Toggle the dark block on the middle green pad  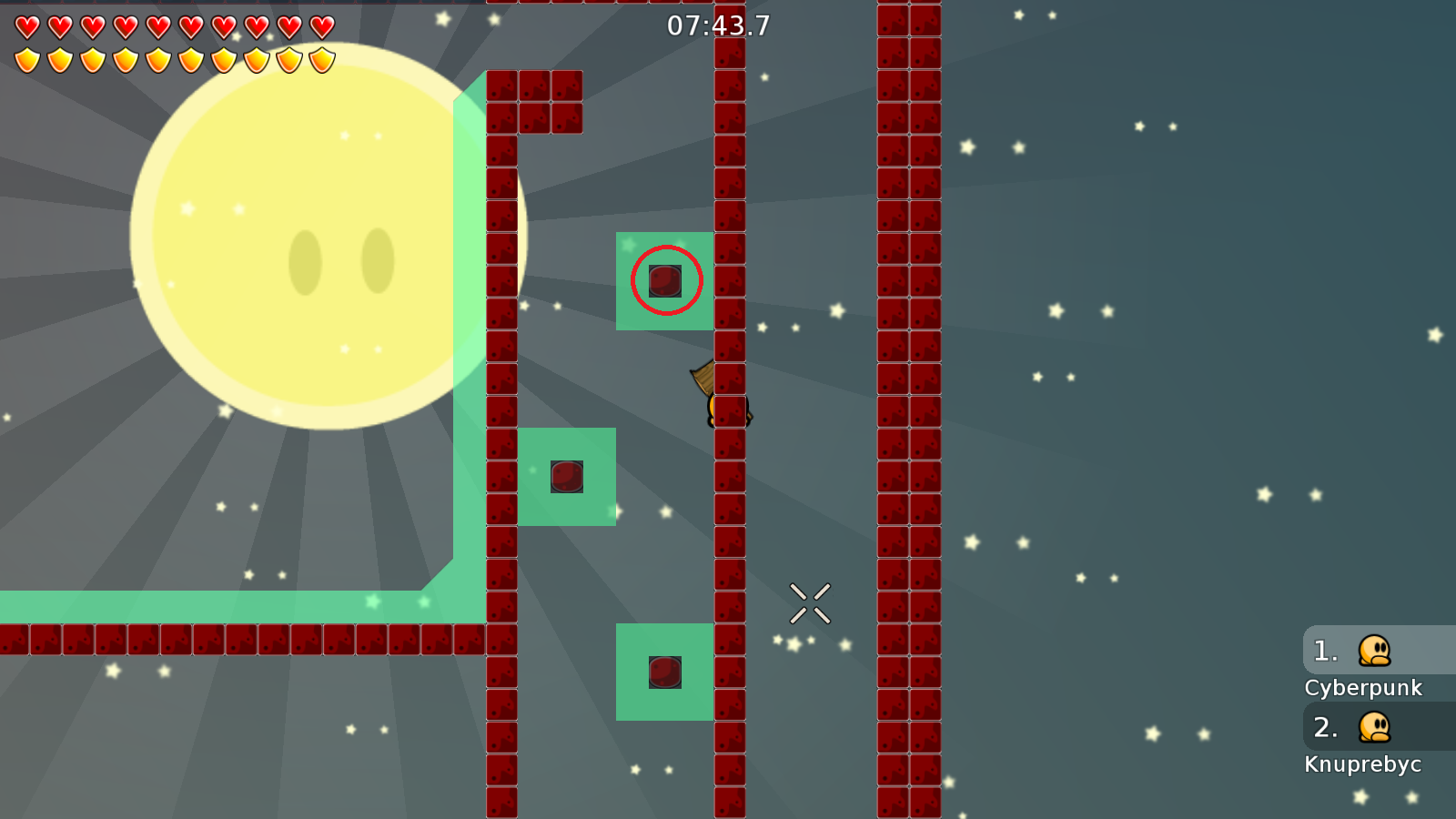567,477
